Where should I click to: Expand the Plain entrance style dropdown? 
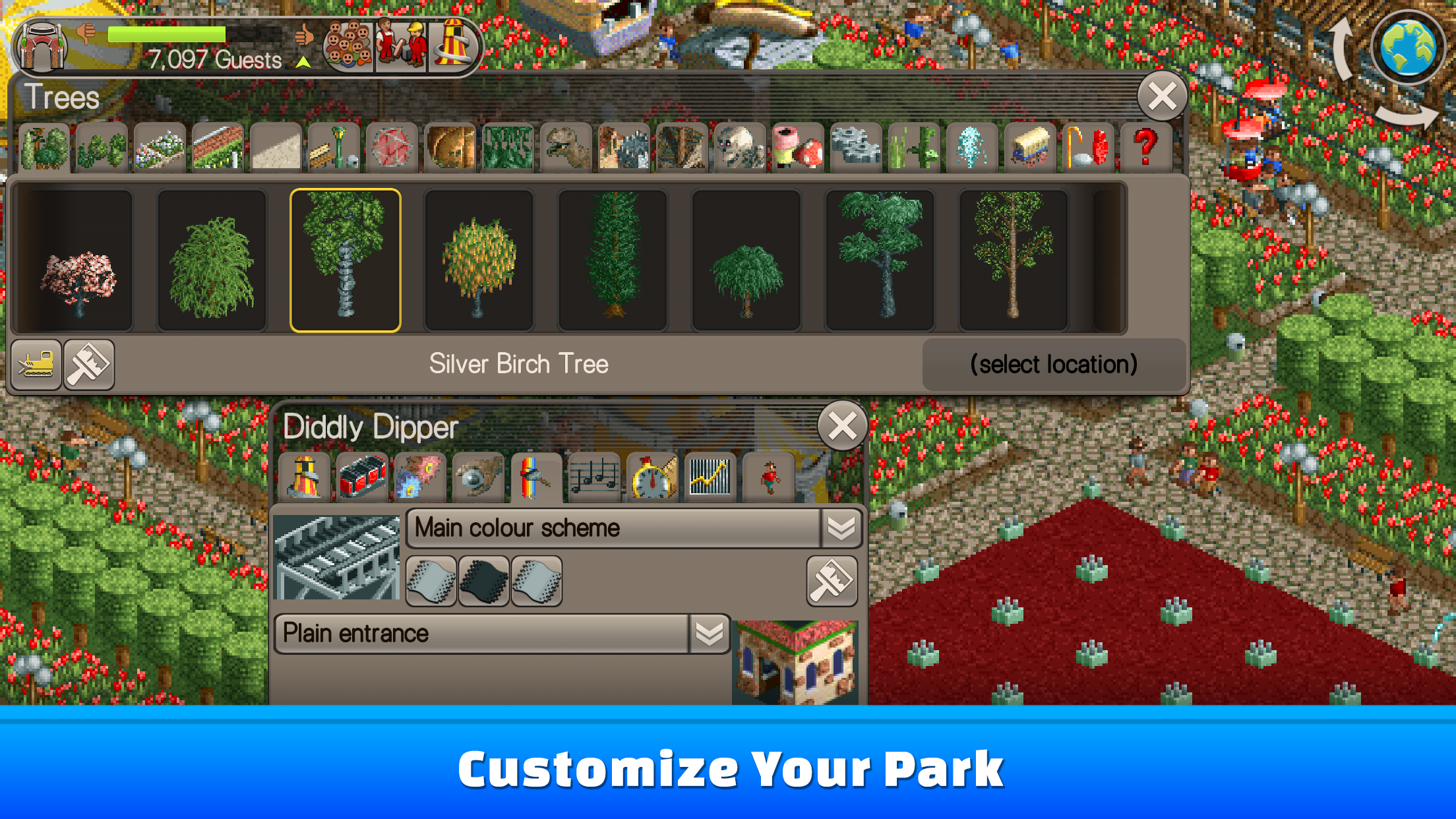[709, 633]
